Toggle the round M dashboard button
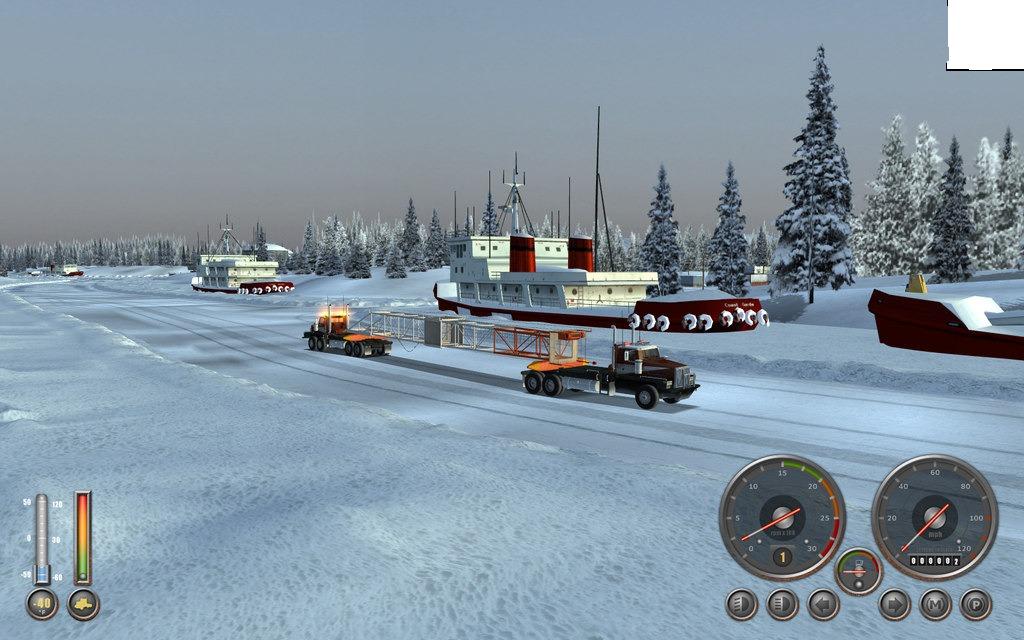This screenshot has height=640, width=1024. point(935,604)
